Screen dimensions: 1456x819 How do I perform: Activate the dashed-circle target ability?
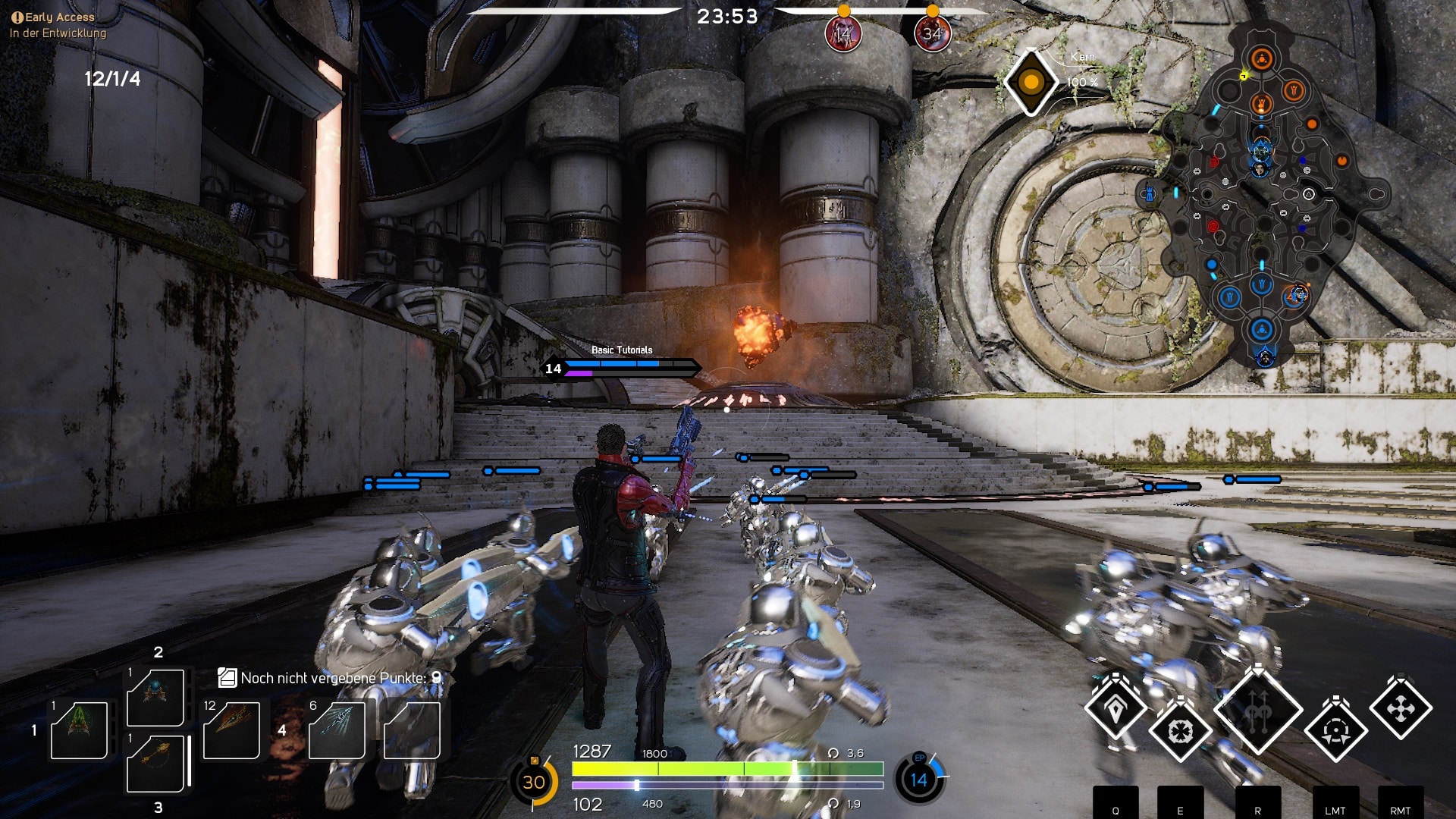point(1336,731)
